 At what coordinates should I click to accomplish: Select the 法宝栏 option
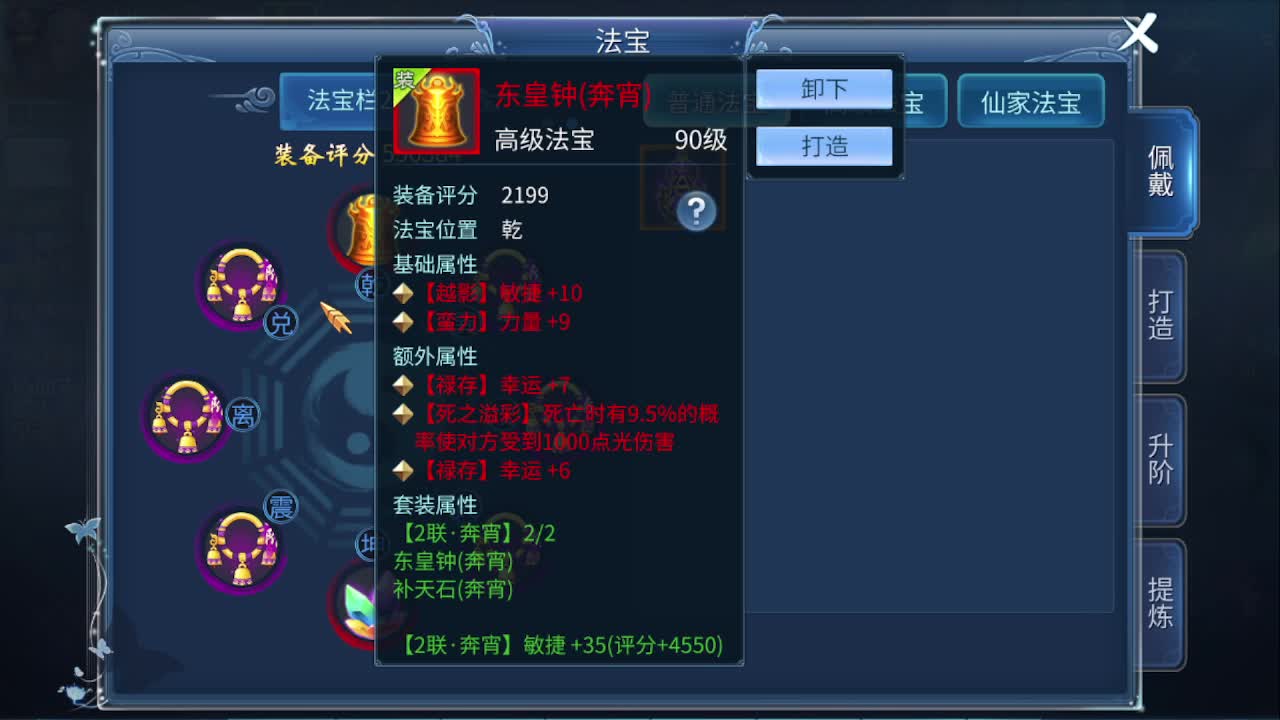(x=342, y=101)
